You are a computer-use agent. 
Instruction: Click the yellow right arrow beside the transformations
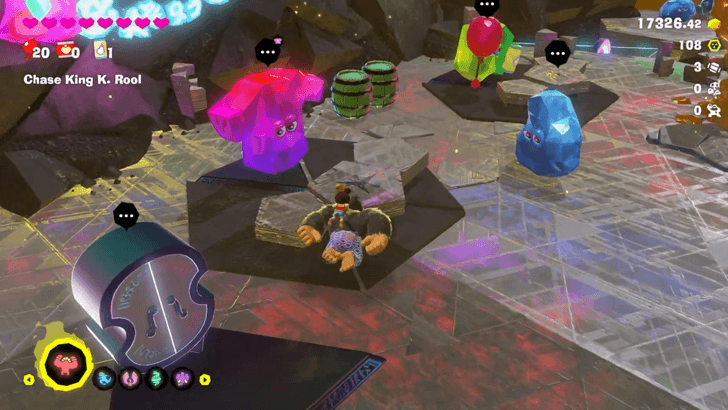pos(205,379)
